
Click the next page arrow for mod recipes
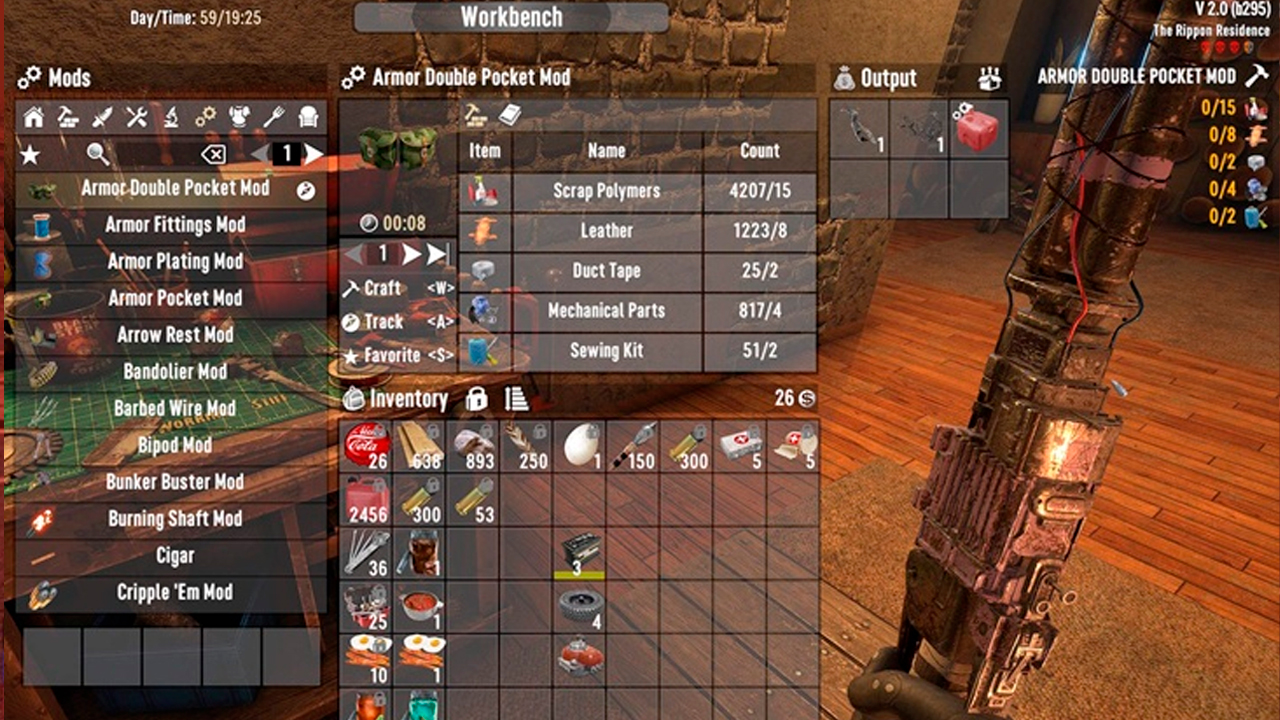[x=313, y=153]
